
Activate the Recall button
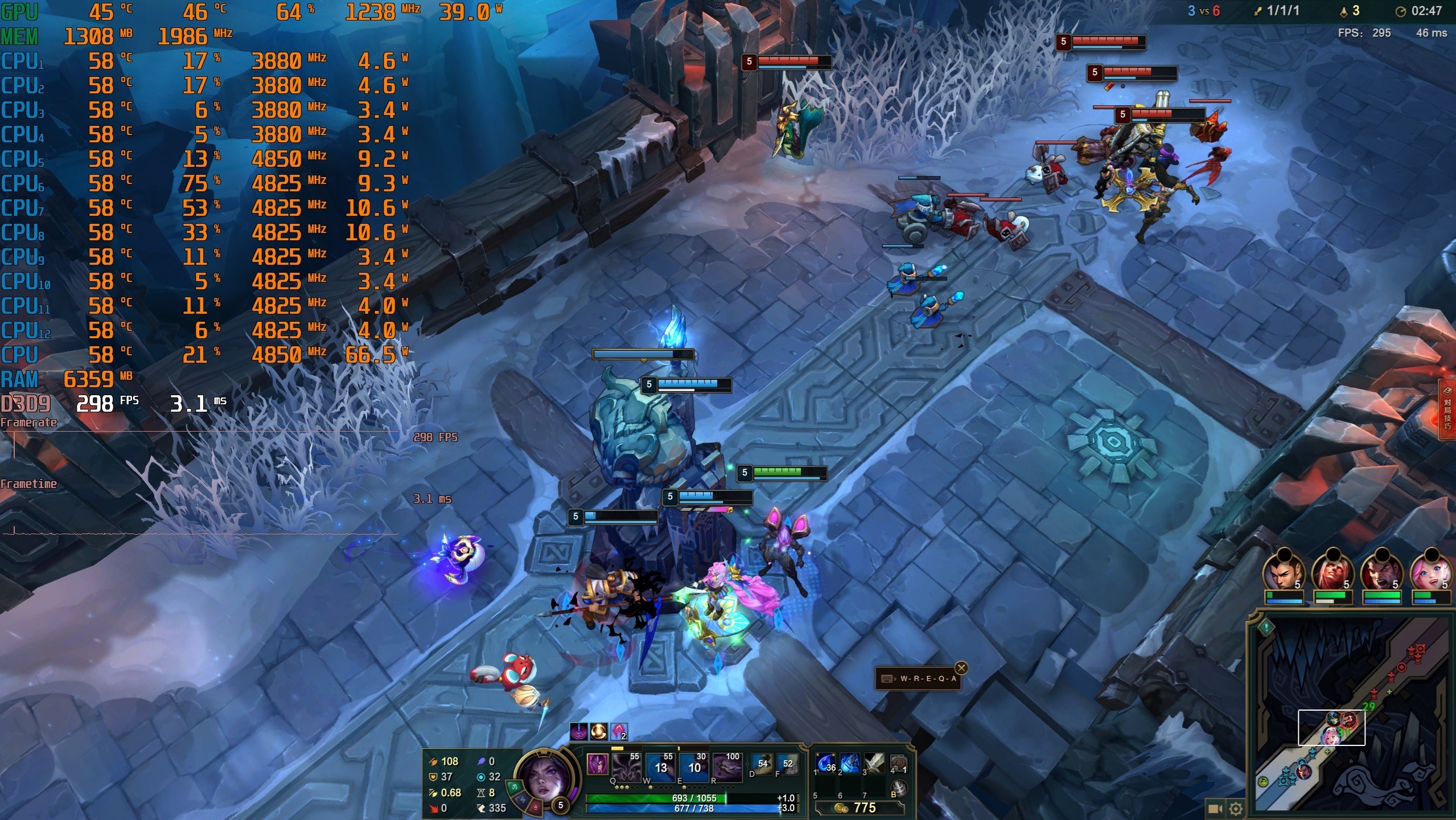click(x=898, y=789)
